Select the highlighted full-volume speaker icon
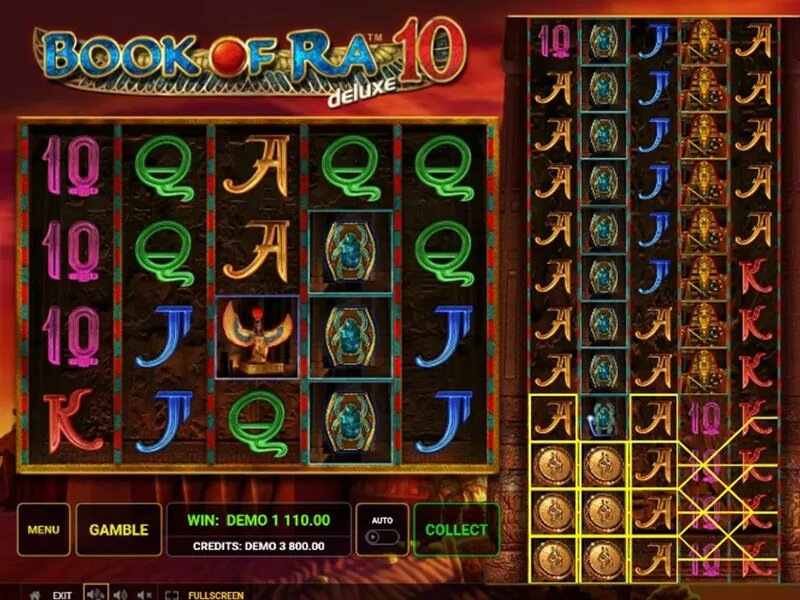The image size is (800, 600). (x=97, y=594)
